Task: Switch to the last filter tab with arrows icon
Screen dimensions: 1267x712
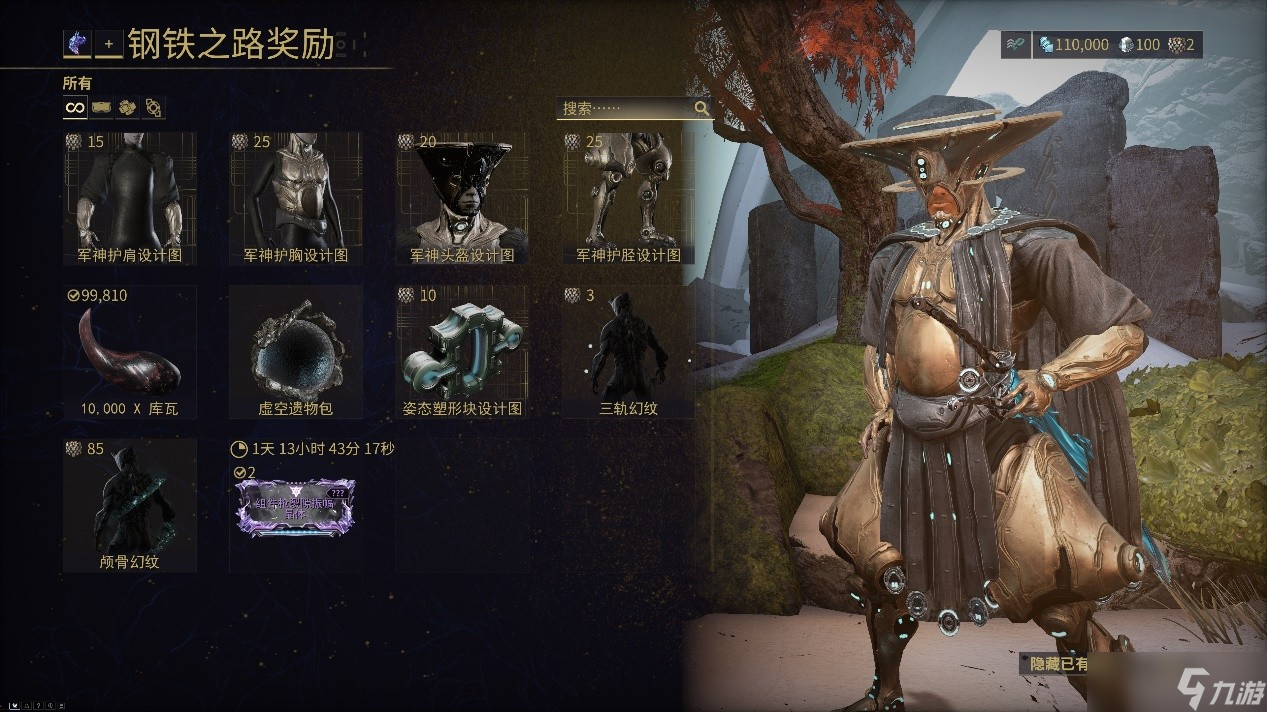Action: (x=153, y=107)
